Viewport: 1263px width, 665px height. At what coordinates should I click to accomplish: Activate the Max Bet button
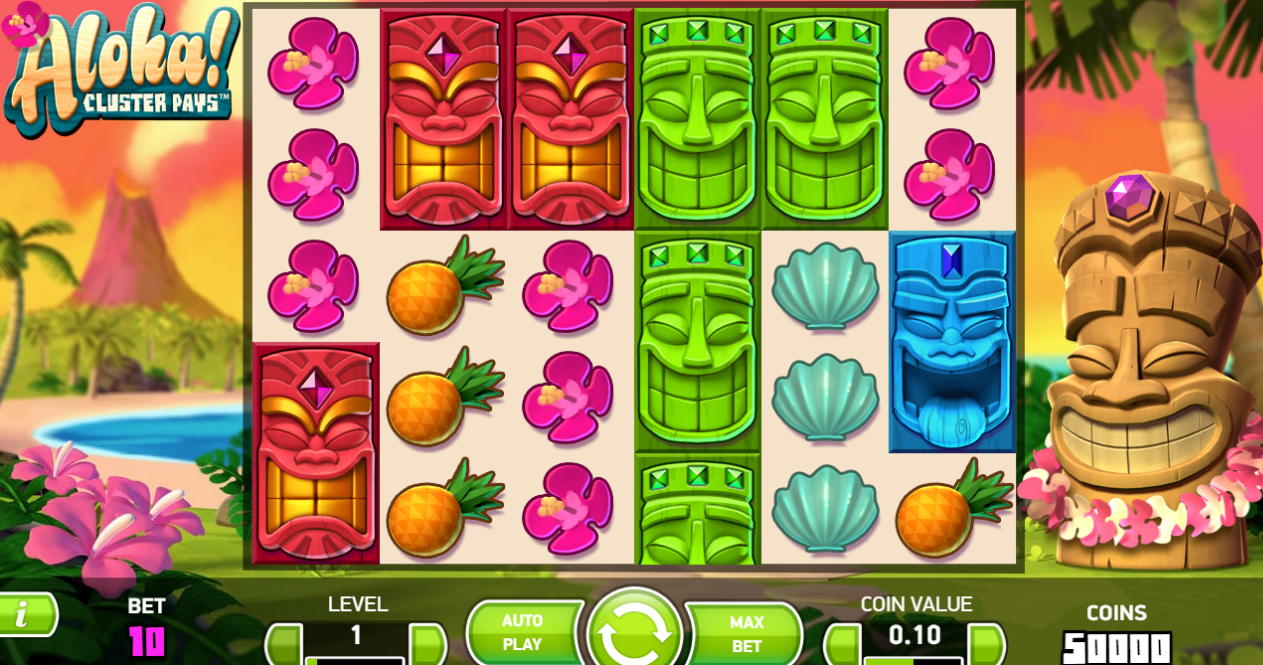click(746, 634)
